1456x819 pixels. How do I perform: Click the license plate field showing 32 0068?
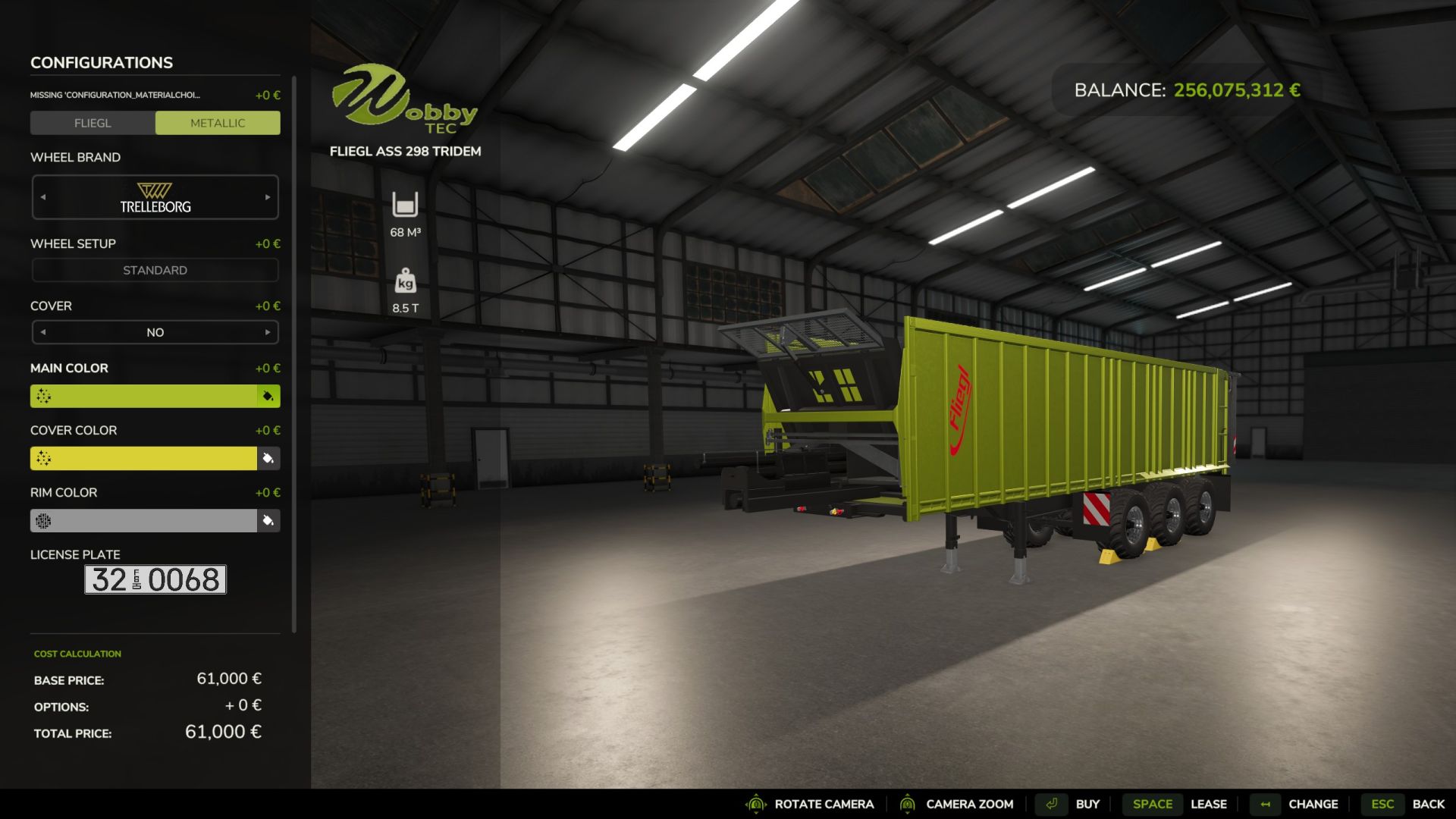(155, 579)
